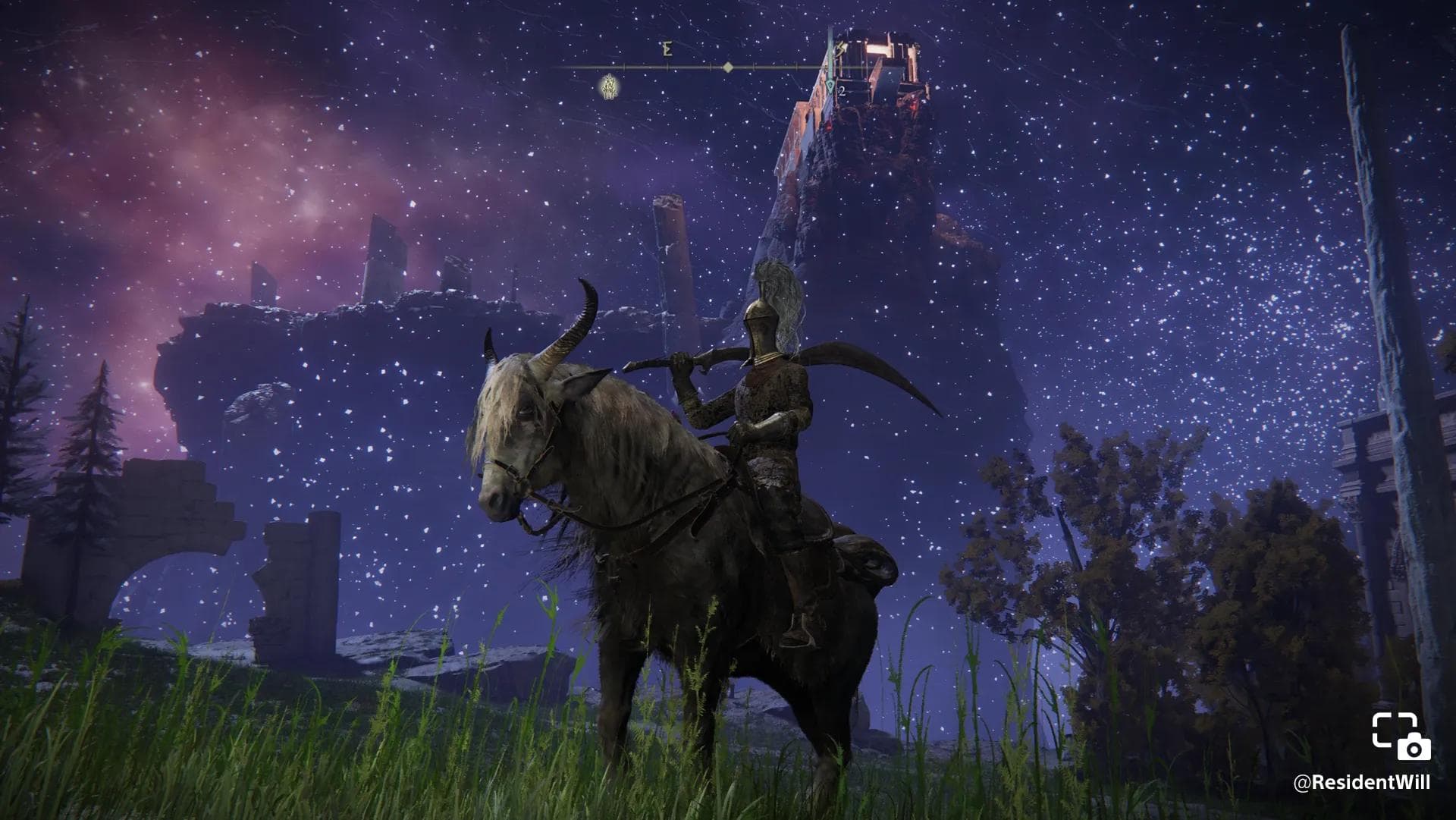The image size is (1456, 820).
Task: Click the screenshot capture camera icon
Action: click(x=1401, y=736)
